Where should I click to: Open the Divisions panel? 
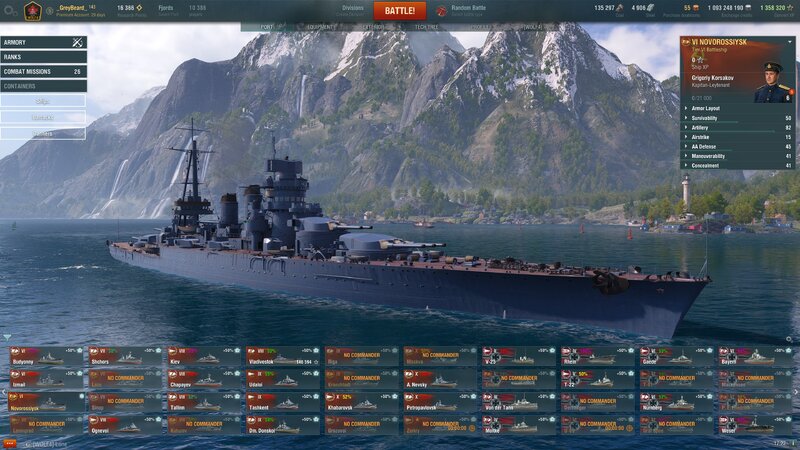pos(352,9)
